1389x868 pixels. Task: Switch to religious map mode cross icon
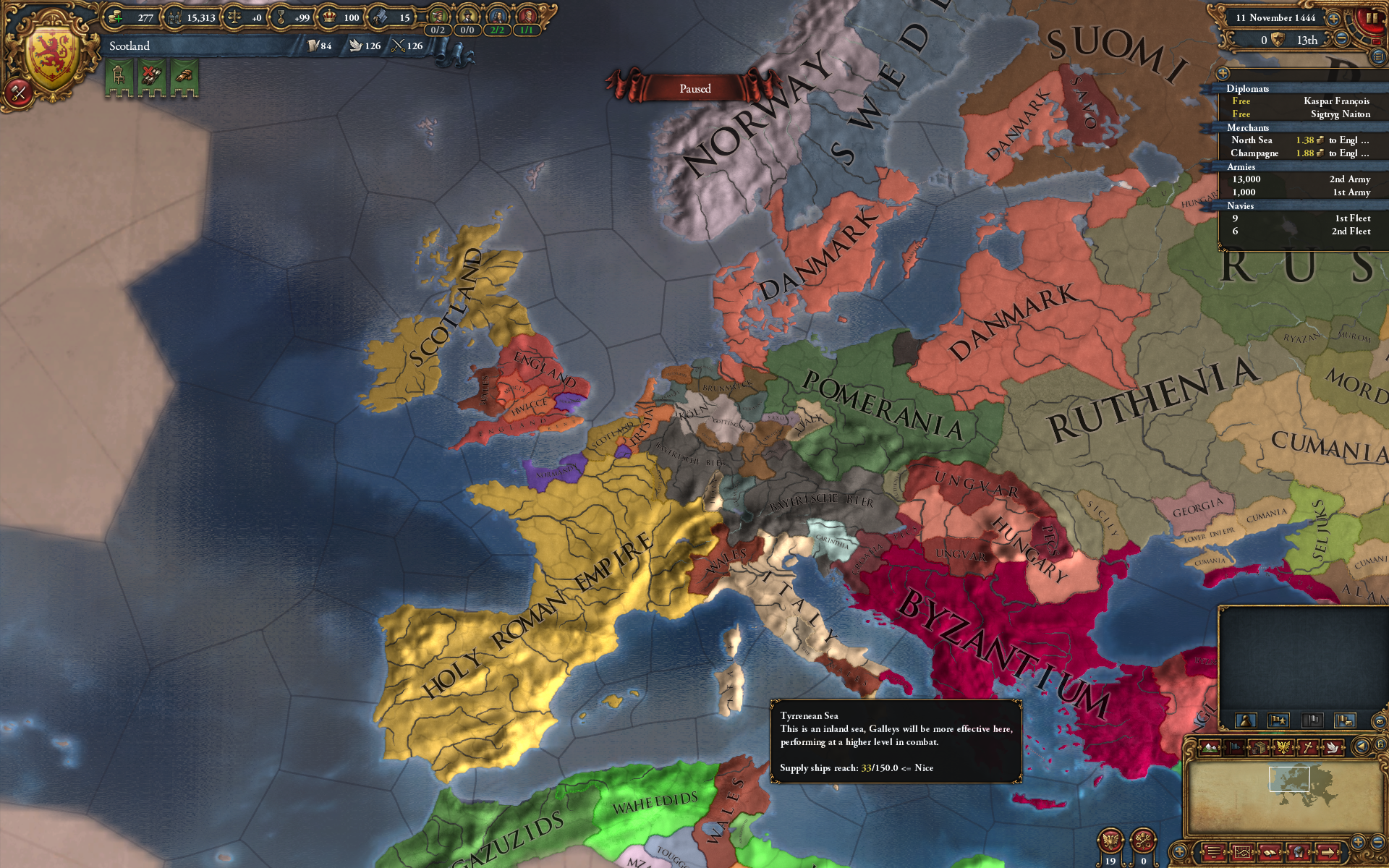point(1308,747)
